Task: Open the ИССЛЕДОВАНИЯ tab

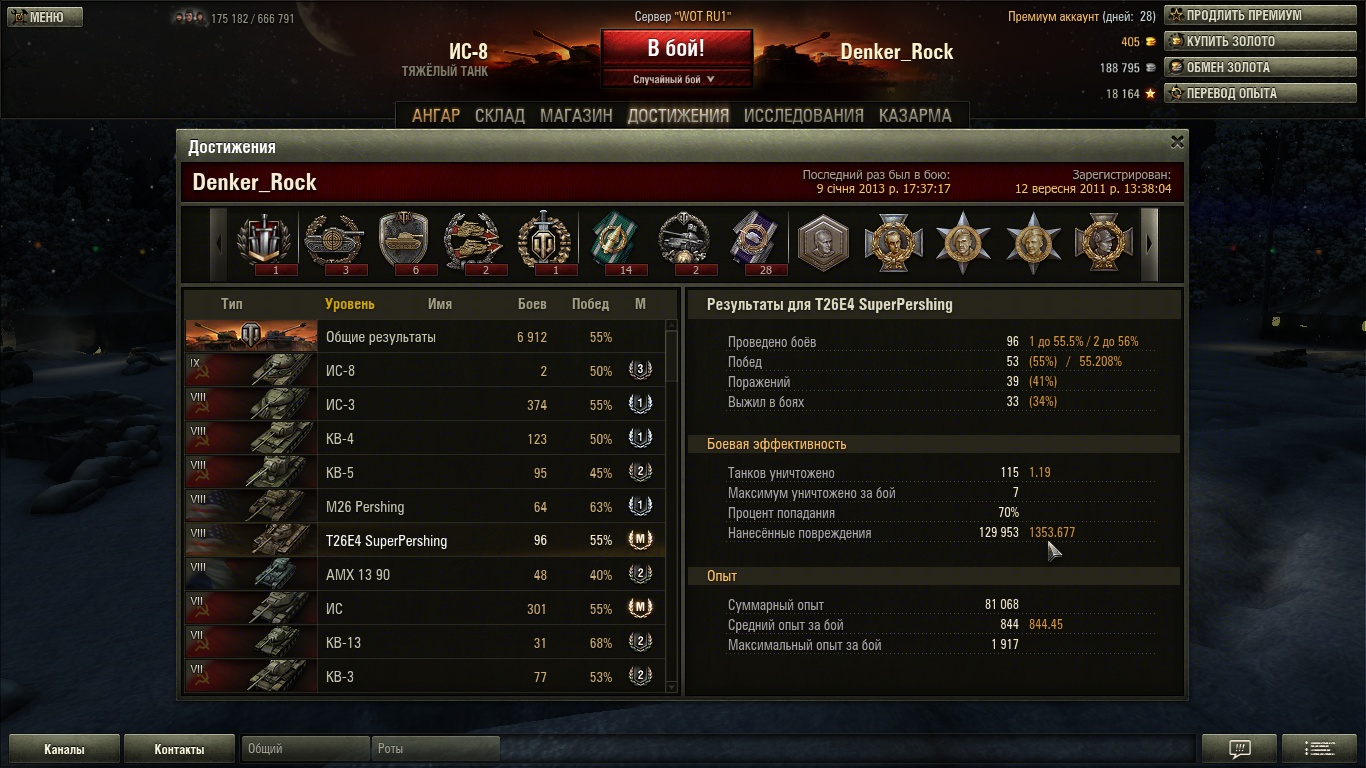Action: tap(803, 115)
